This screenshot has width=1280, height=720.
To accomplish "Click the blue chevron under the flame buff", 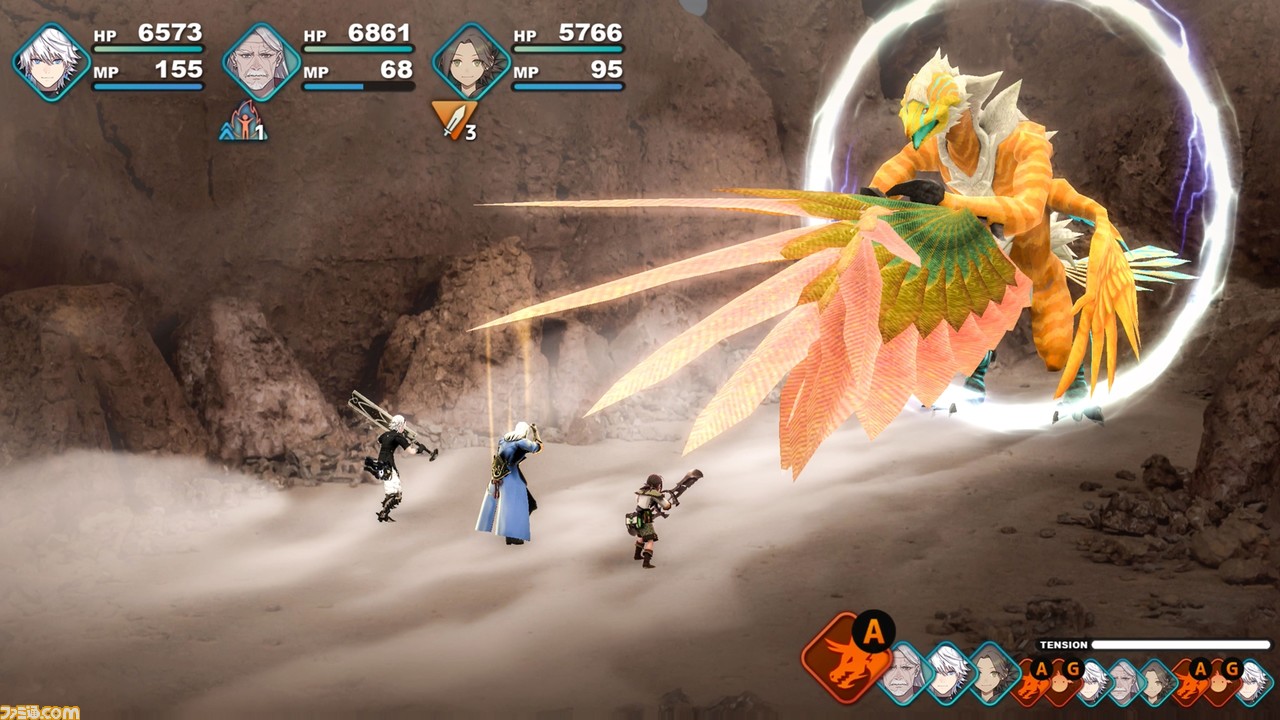I will [226, 133].
